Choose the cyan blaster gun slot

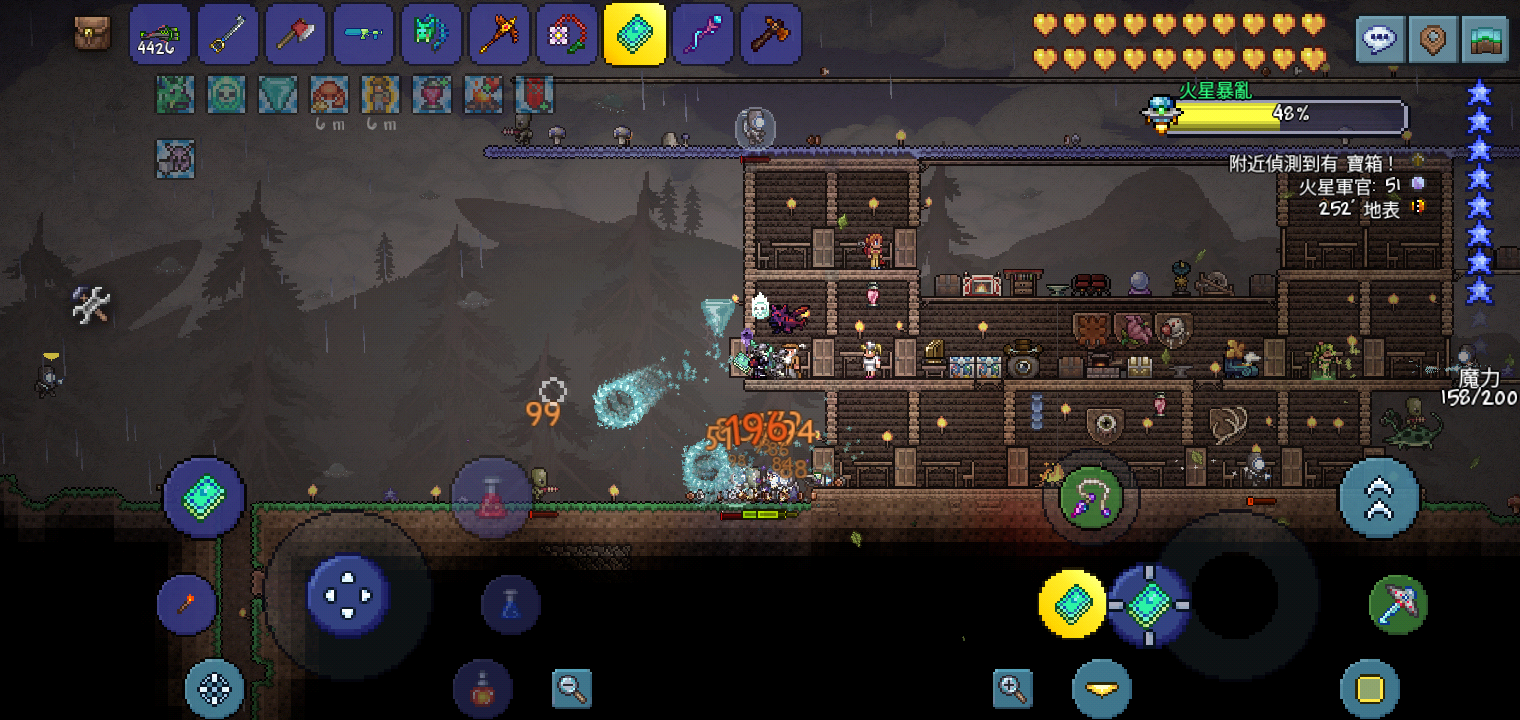363,34
